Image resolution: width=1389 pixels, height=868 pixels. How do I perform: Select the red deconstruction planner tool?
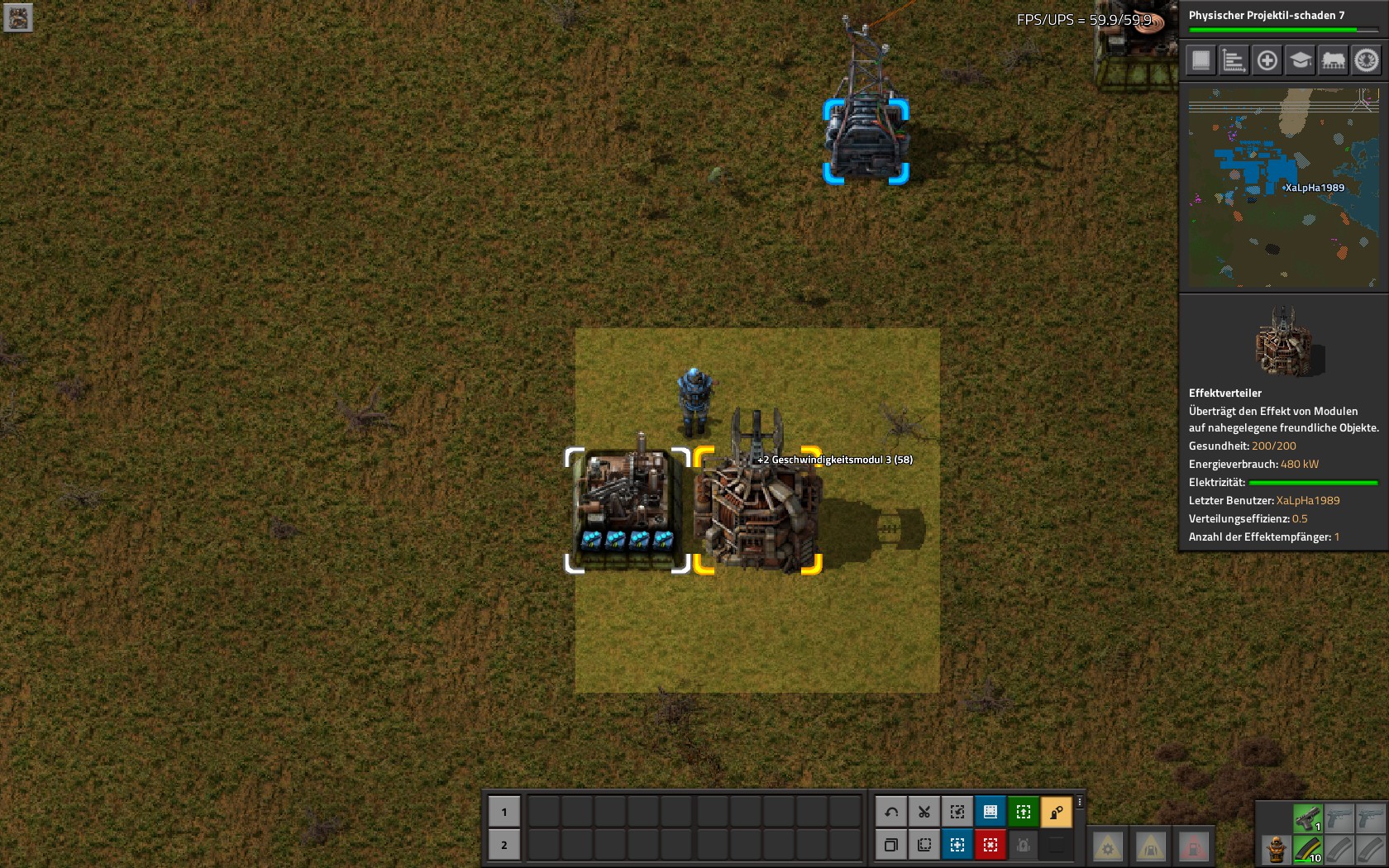click(990, 845)
